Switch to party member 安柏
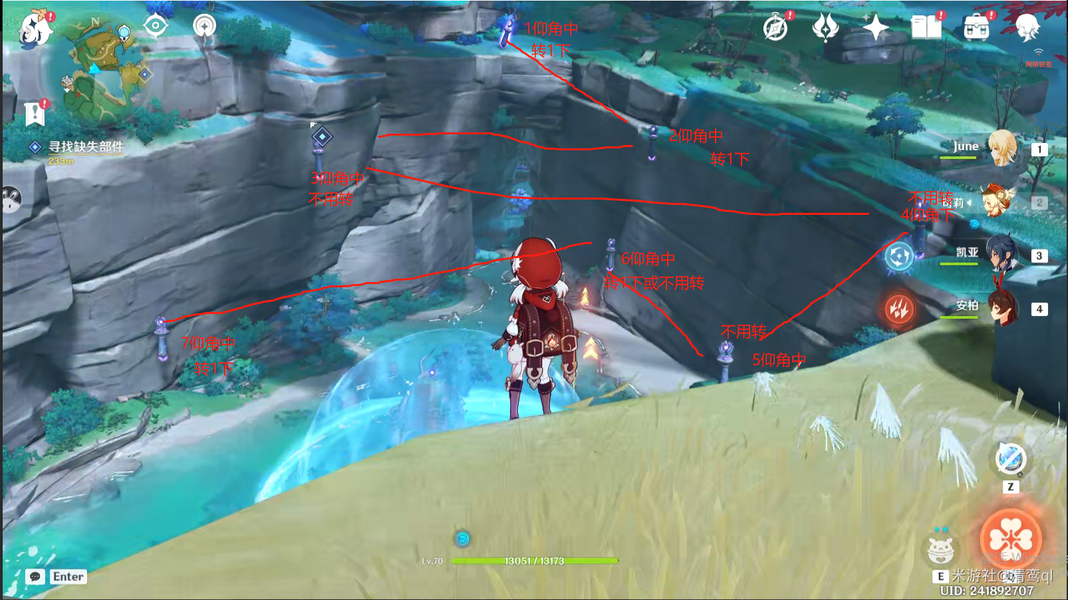Image resolution: width=1068 pixels, height=600 pixels. [x=1002, y=308]
